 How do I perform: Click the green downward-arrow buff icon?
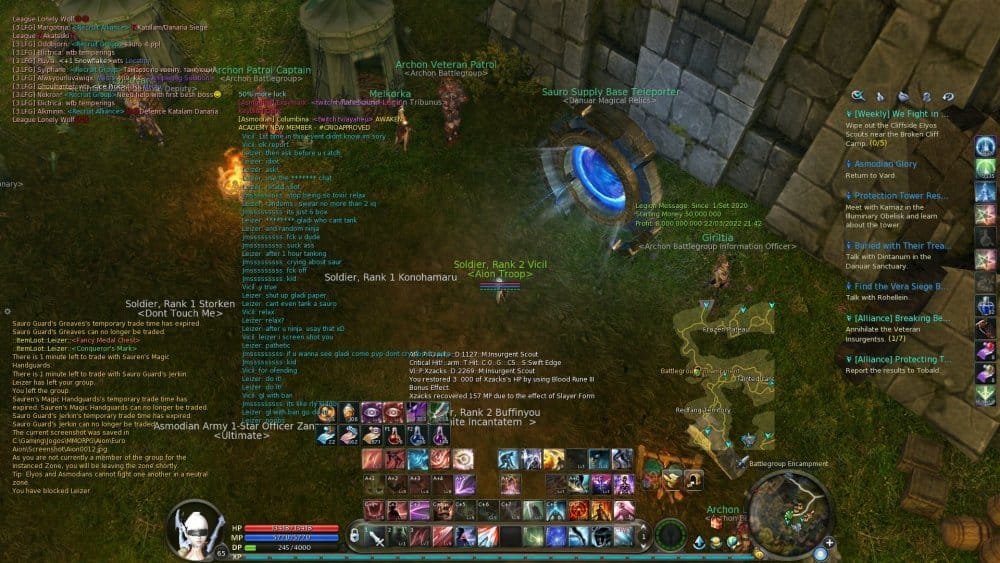coord(986,396)
